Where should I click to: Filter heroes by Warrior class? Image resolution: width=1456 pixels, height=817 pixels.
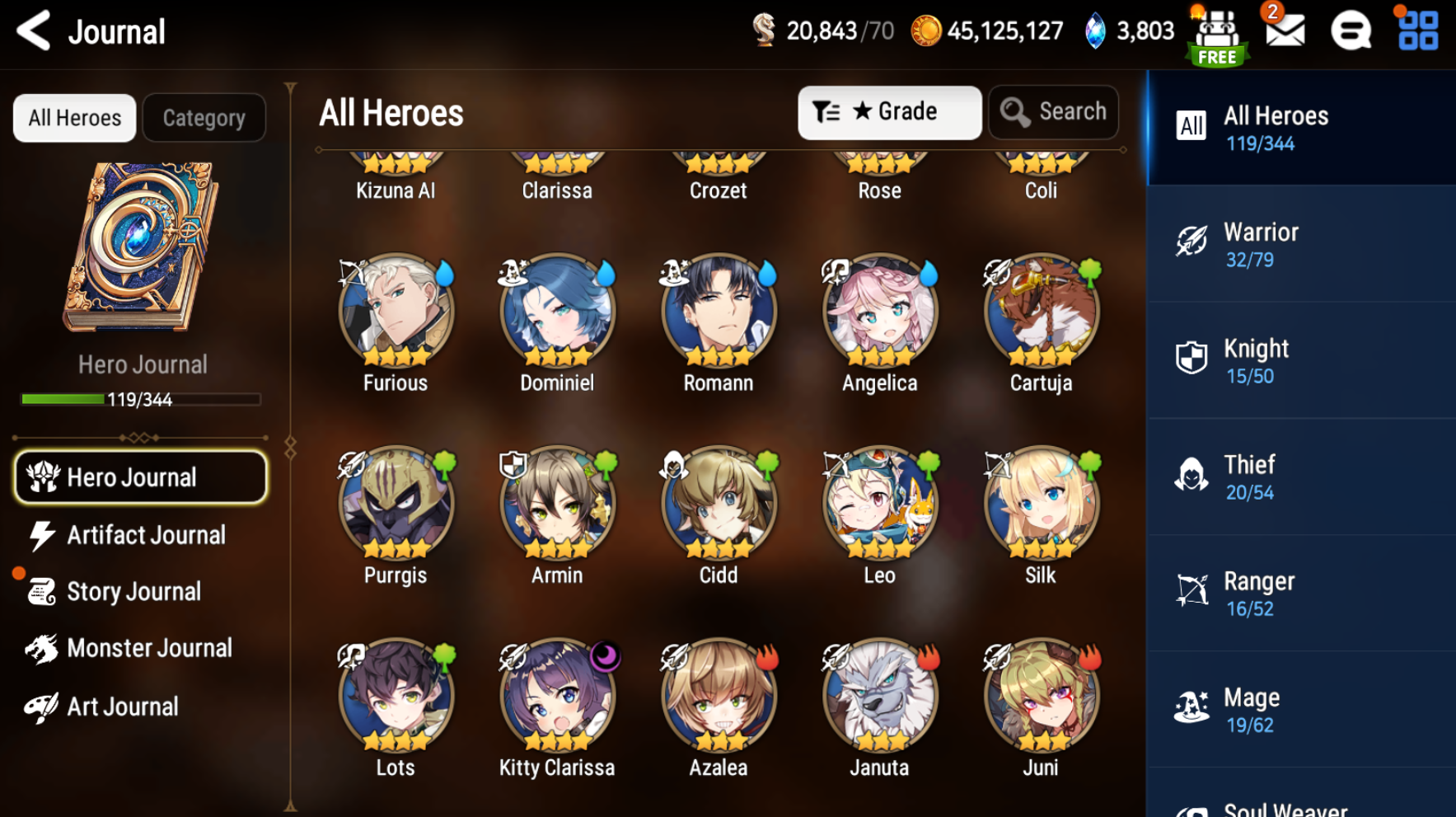1300,245
